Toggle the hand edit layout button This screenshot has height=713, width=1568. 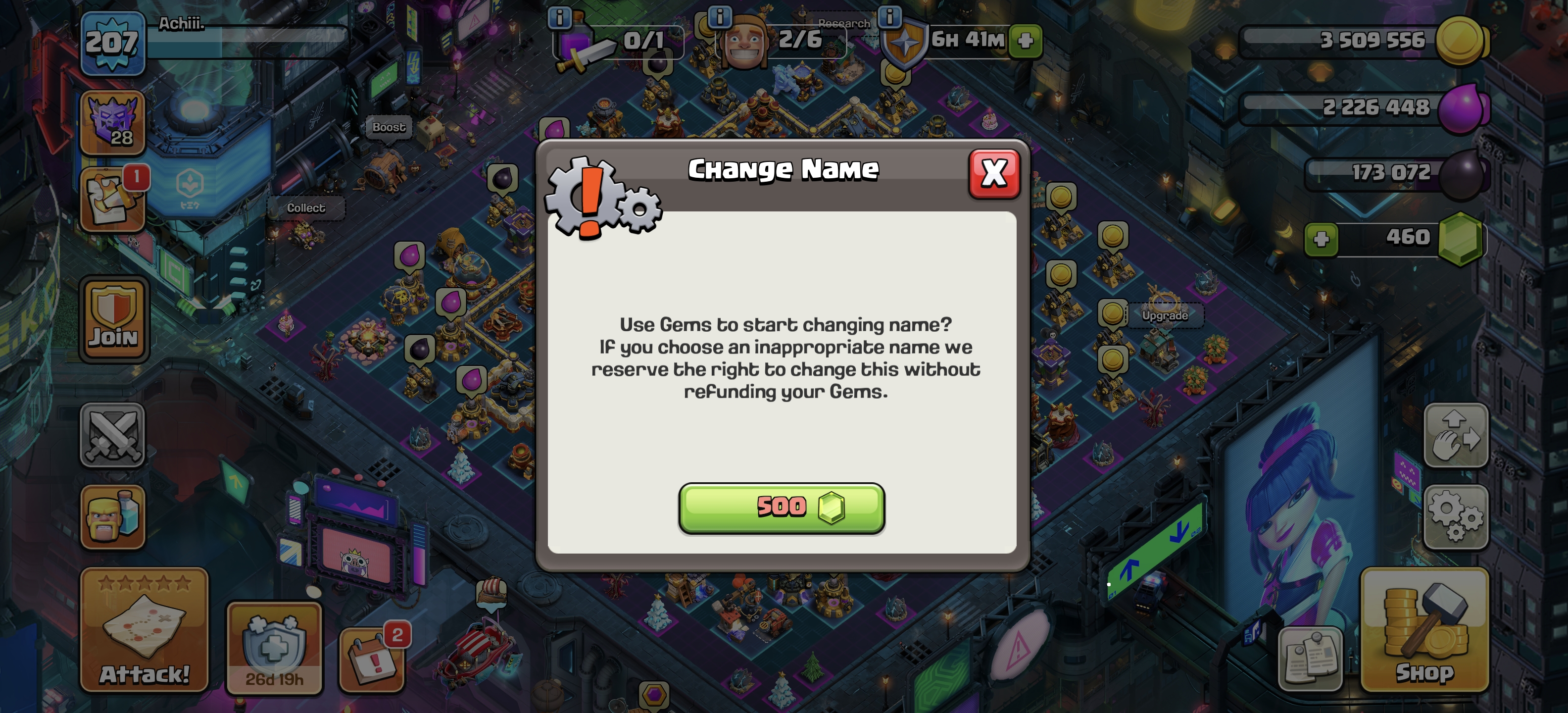[x=1455, y=435]
